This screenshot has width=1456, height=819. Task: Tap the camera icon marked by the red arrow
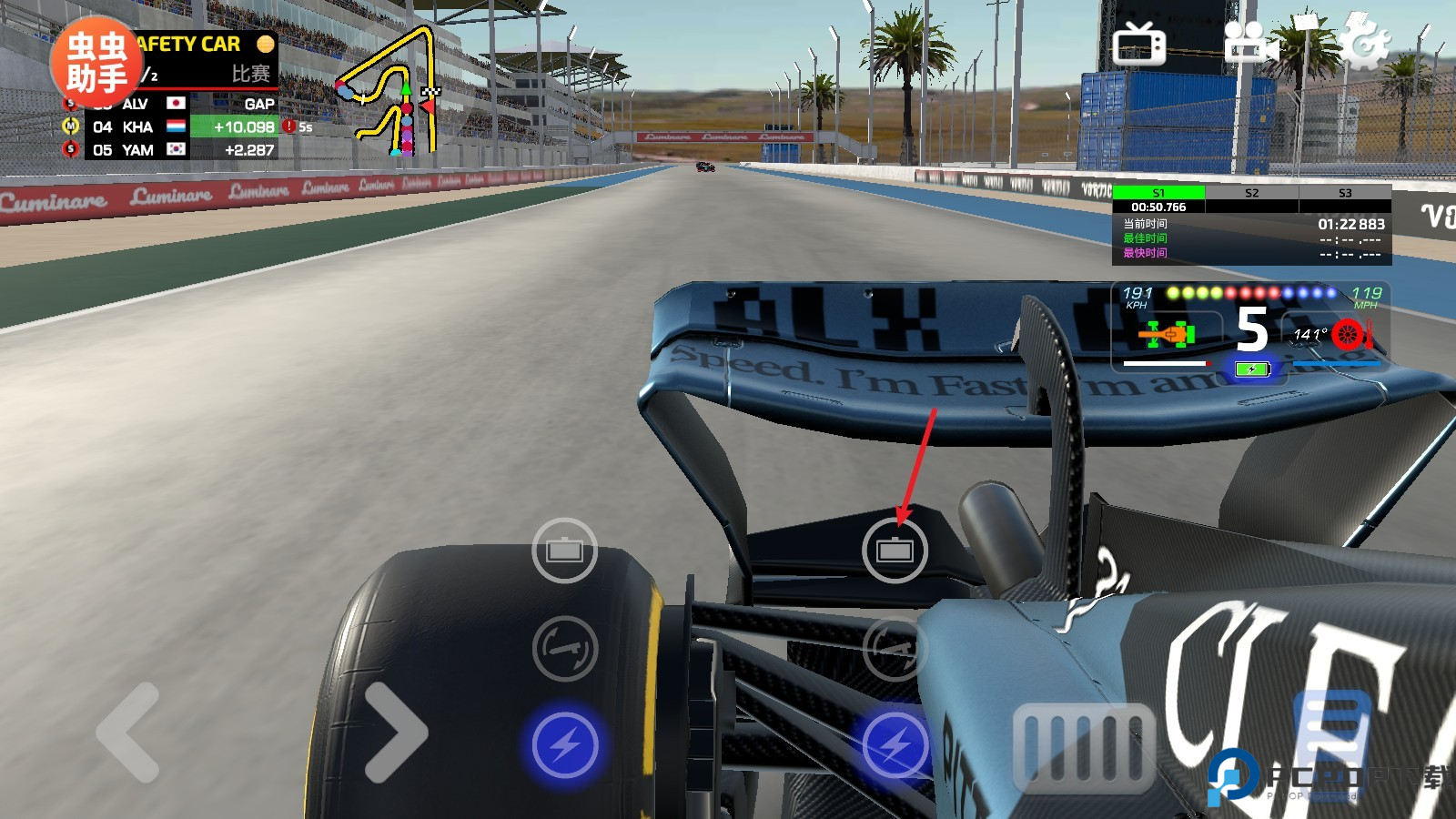tap(897, 550)
